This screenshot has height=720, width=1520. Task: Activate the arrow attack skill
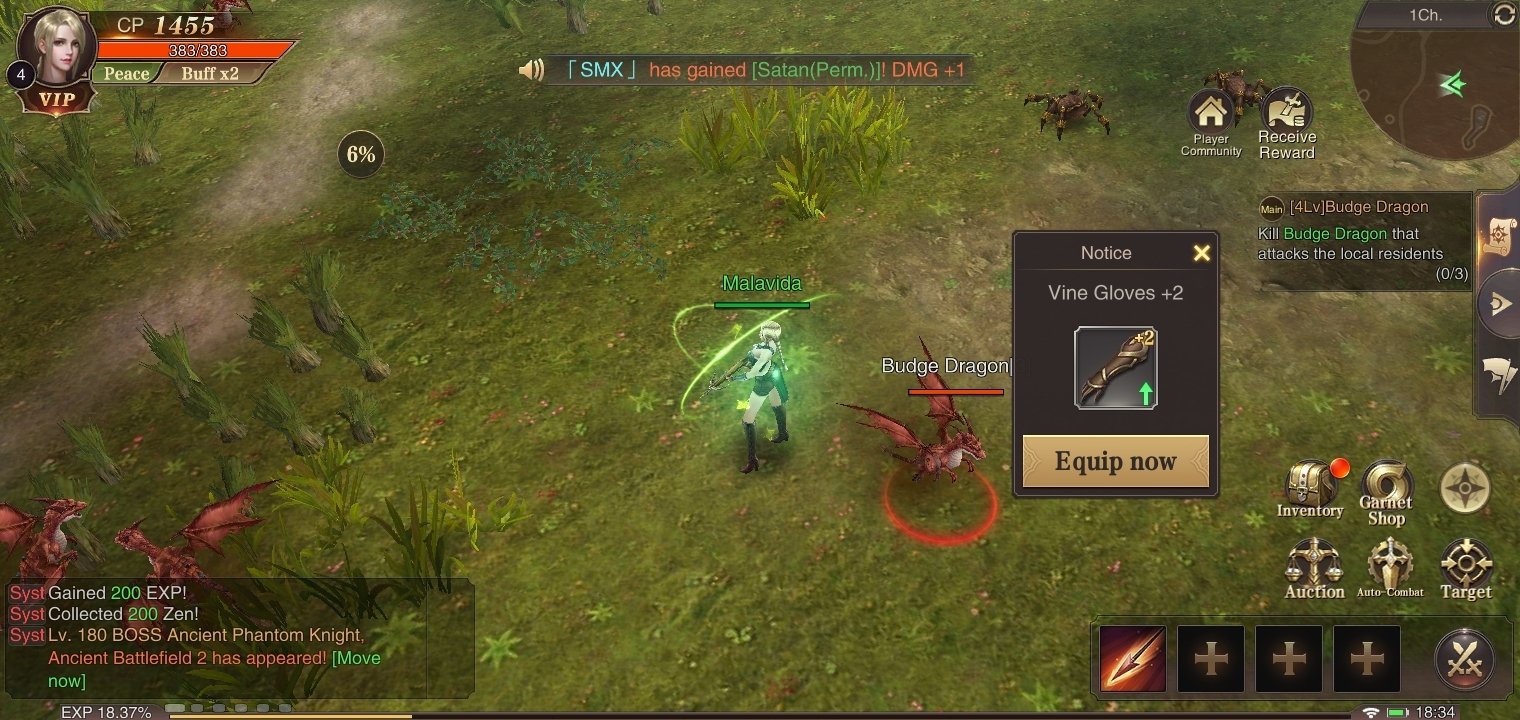[1133, 659]
